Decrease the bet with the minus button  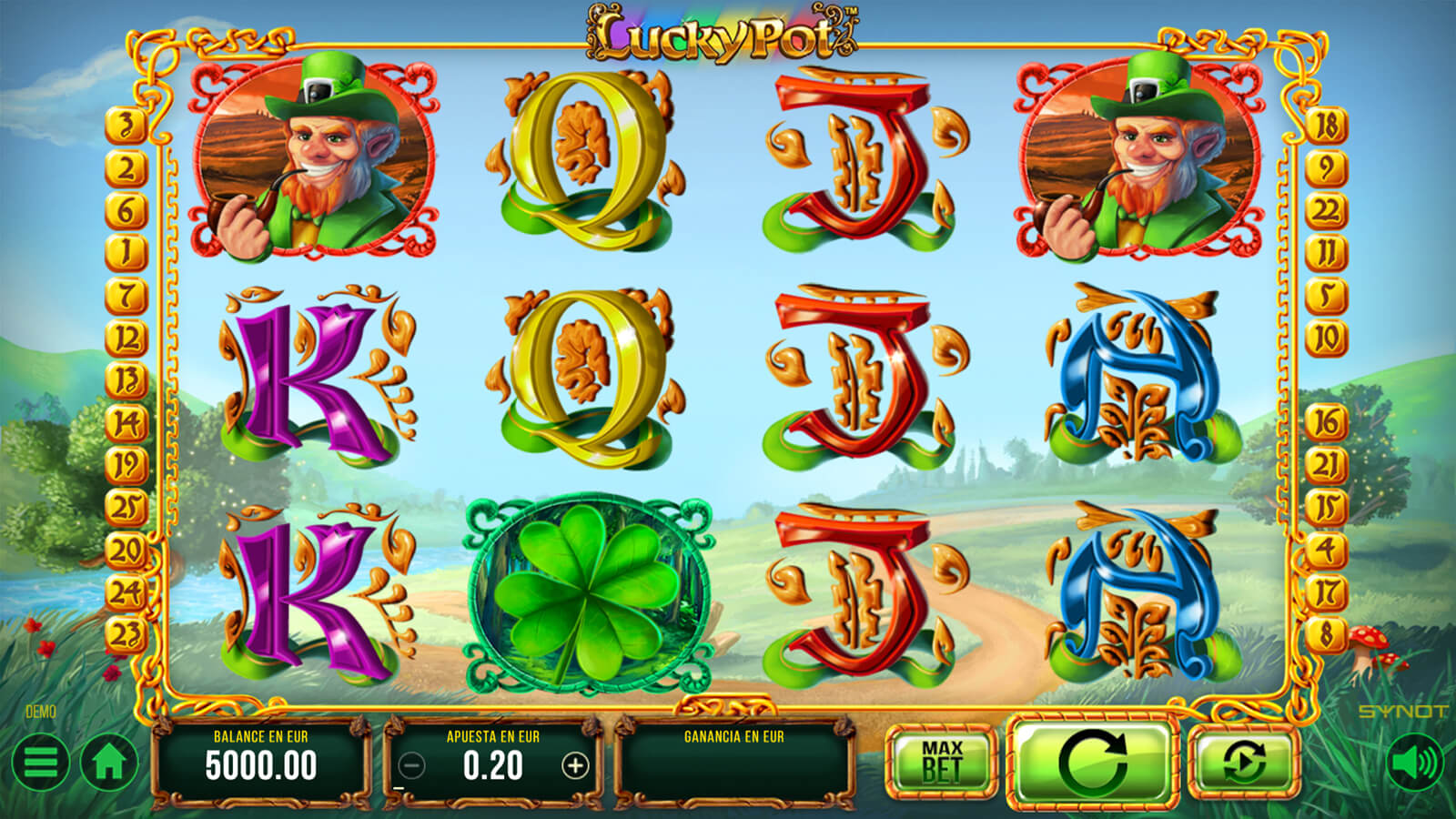tap(412, 766)
